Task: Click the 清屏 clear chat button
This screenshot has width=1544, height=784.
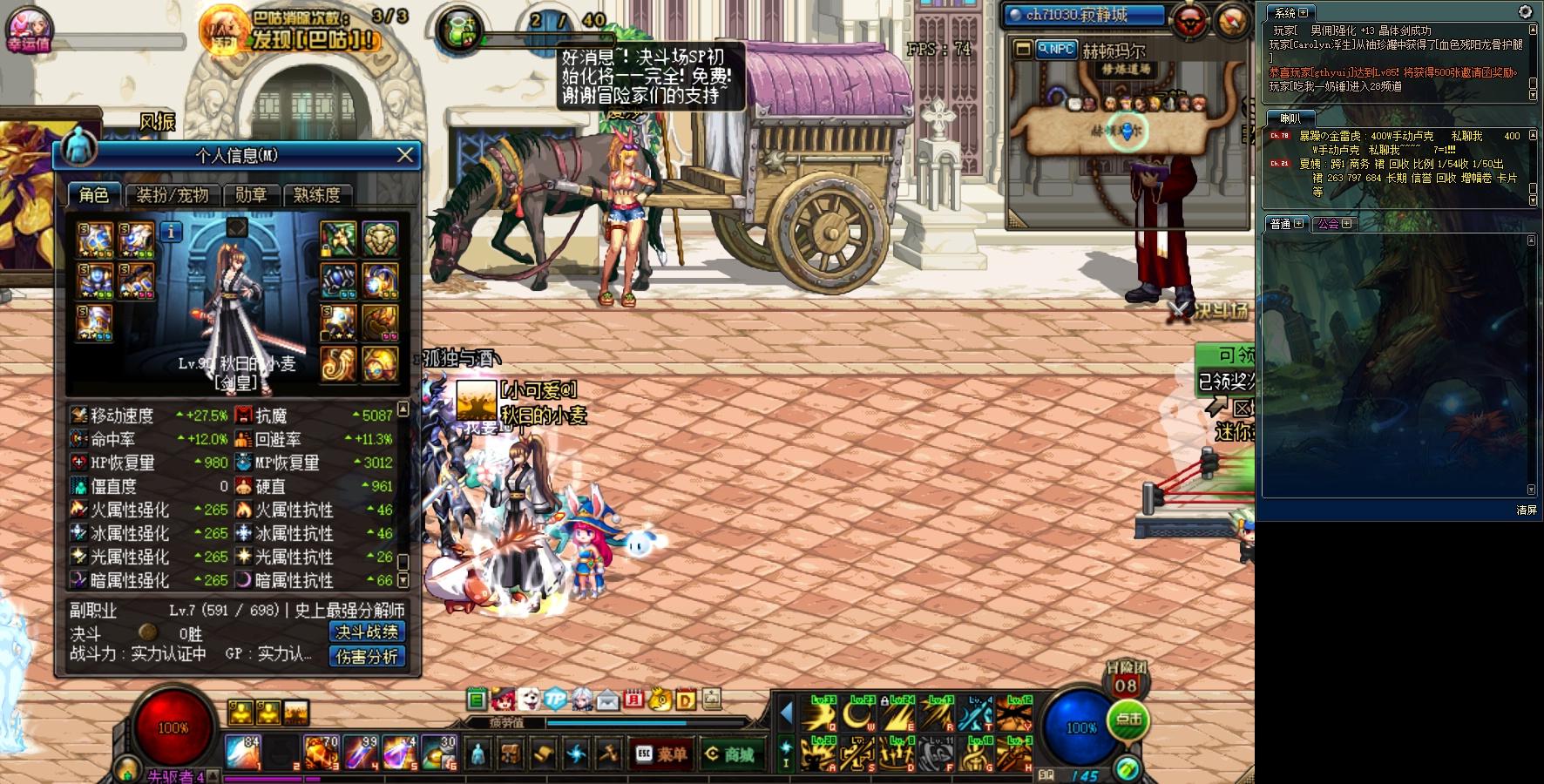Action: point(1527,510)
